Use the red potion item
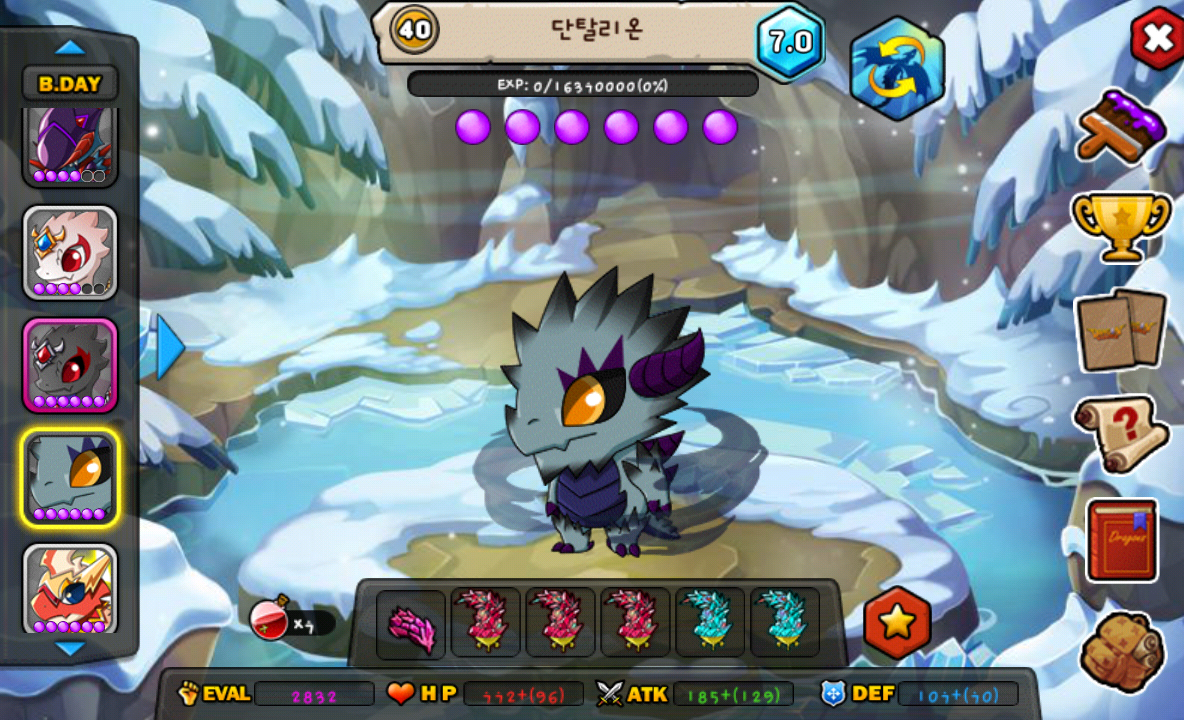1184x720 pixels. point(270,620)
